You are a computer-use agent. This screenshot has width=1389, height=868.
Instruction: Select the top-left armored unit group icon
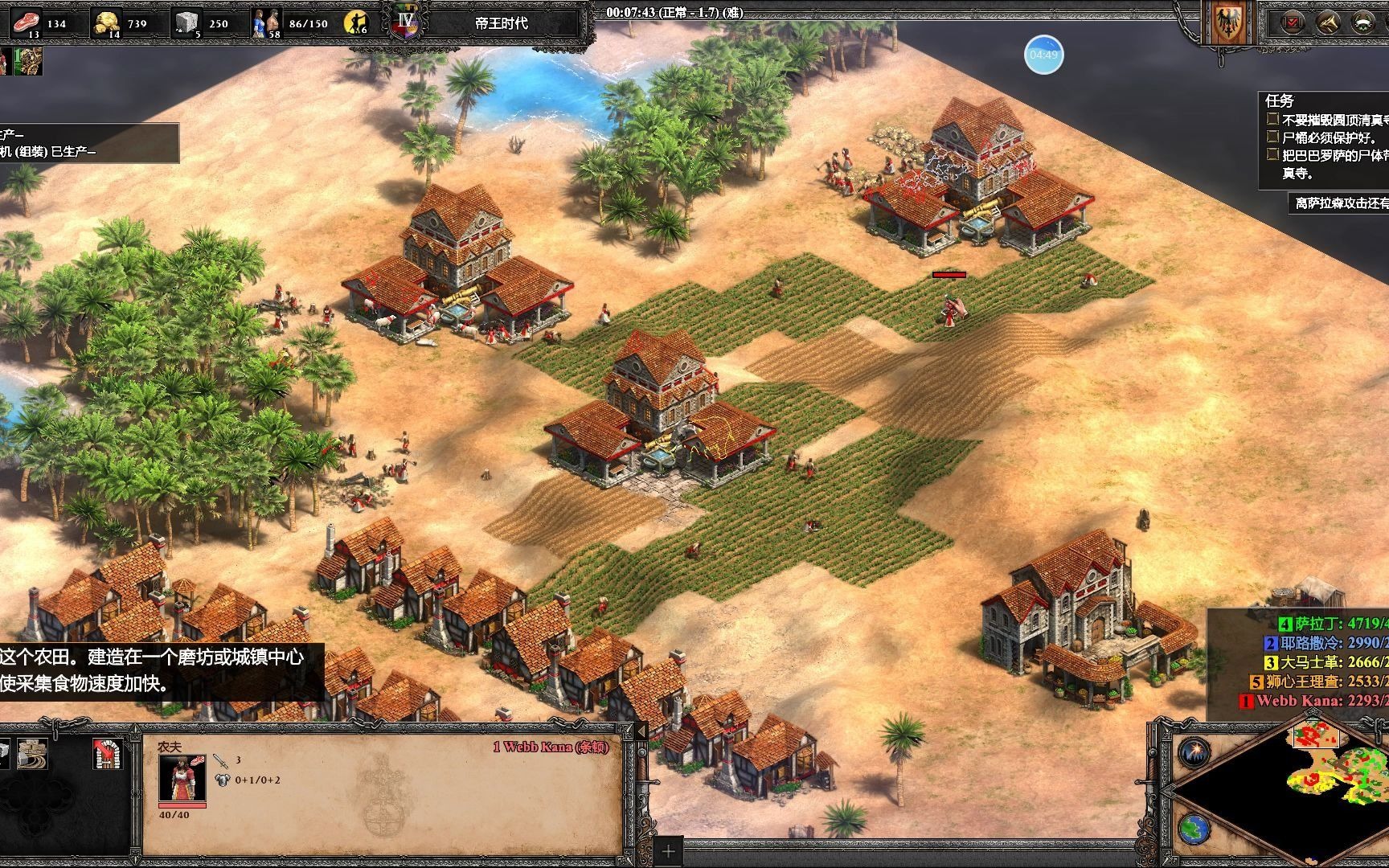(x=27, y=61)
